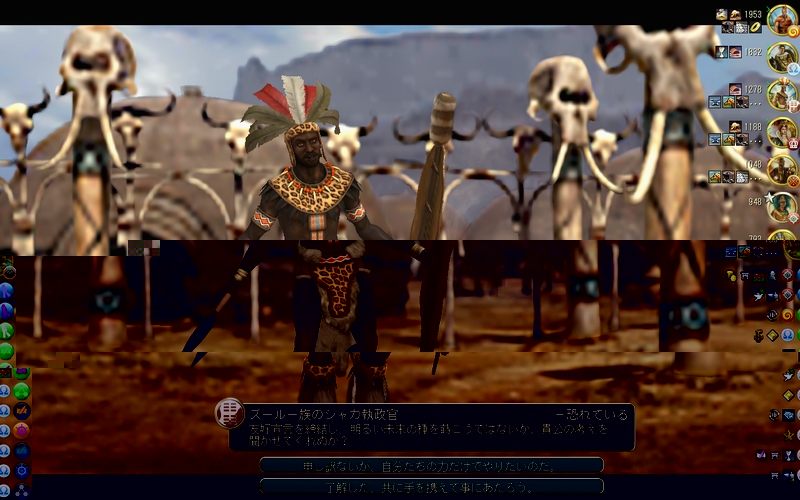The image size is (800, 500).
Task: Click the leader portrait beside score 1832
Action: click(x=782, y=57)
